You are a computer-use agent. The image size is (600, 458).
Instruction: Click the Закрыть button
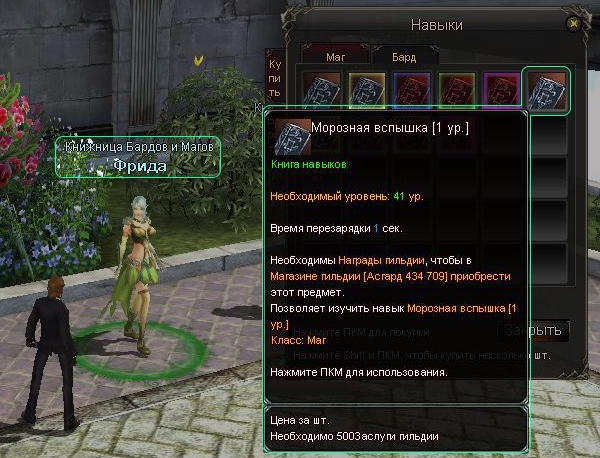coord(535,331)
